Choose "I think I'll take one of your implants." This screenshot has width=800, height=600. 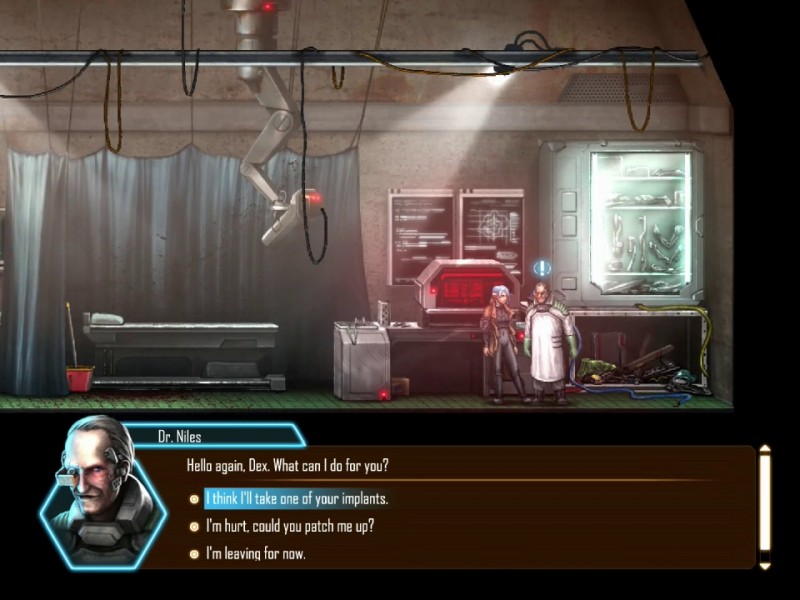(x=296, y=498)
